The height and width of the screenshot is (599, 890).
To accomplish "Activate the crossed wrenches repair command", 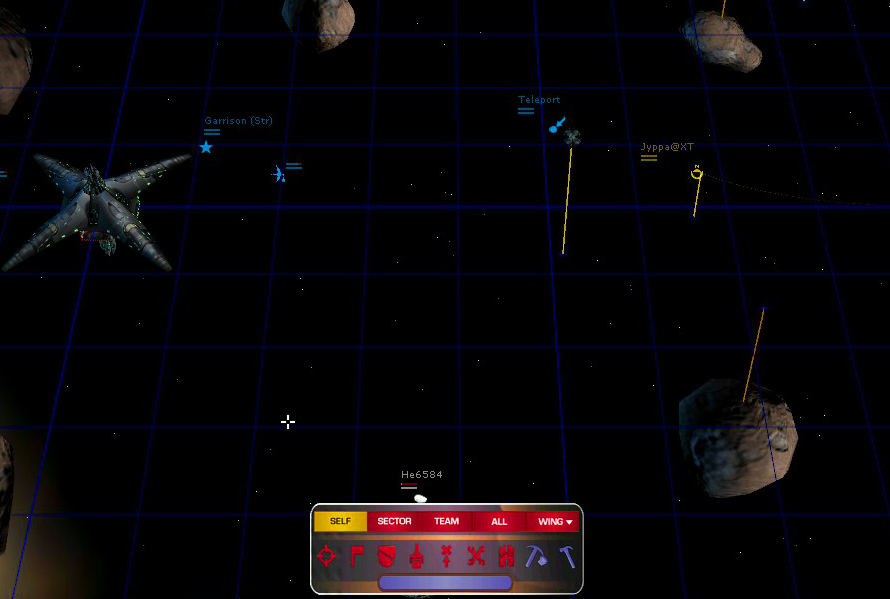I will click(x=476, y=556).
